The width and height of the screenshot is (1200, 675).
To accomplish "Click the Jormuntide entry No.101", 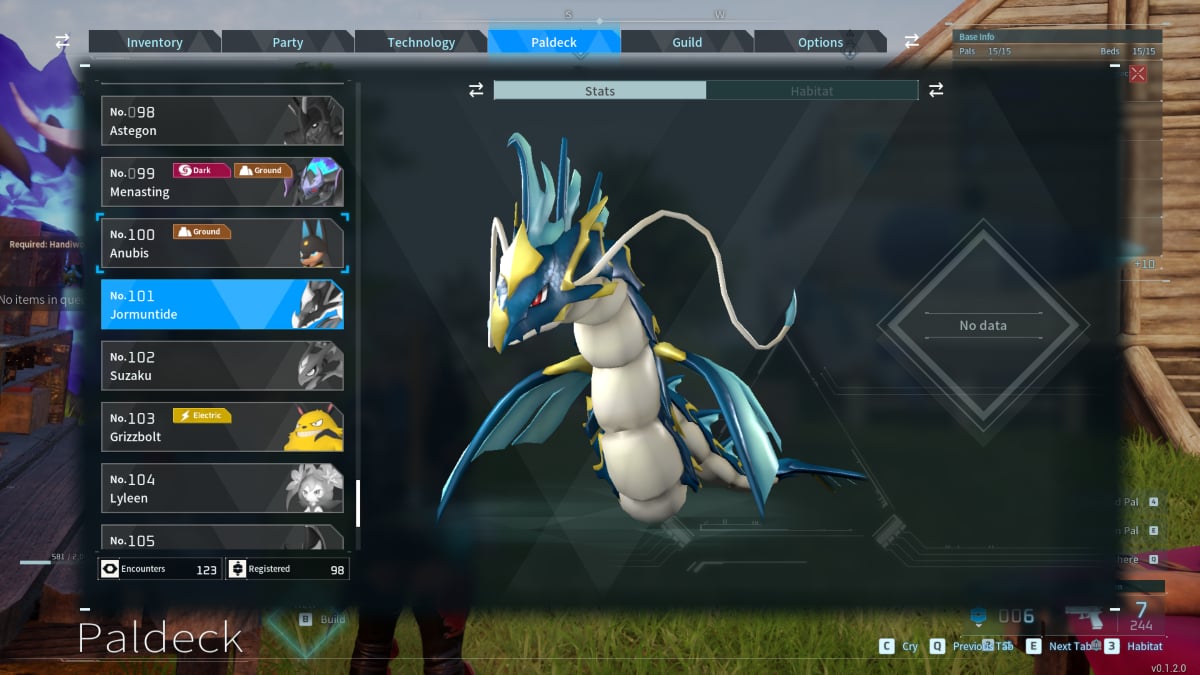I will 222,304.
